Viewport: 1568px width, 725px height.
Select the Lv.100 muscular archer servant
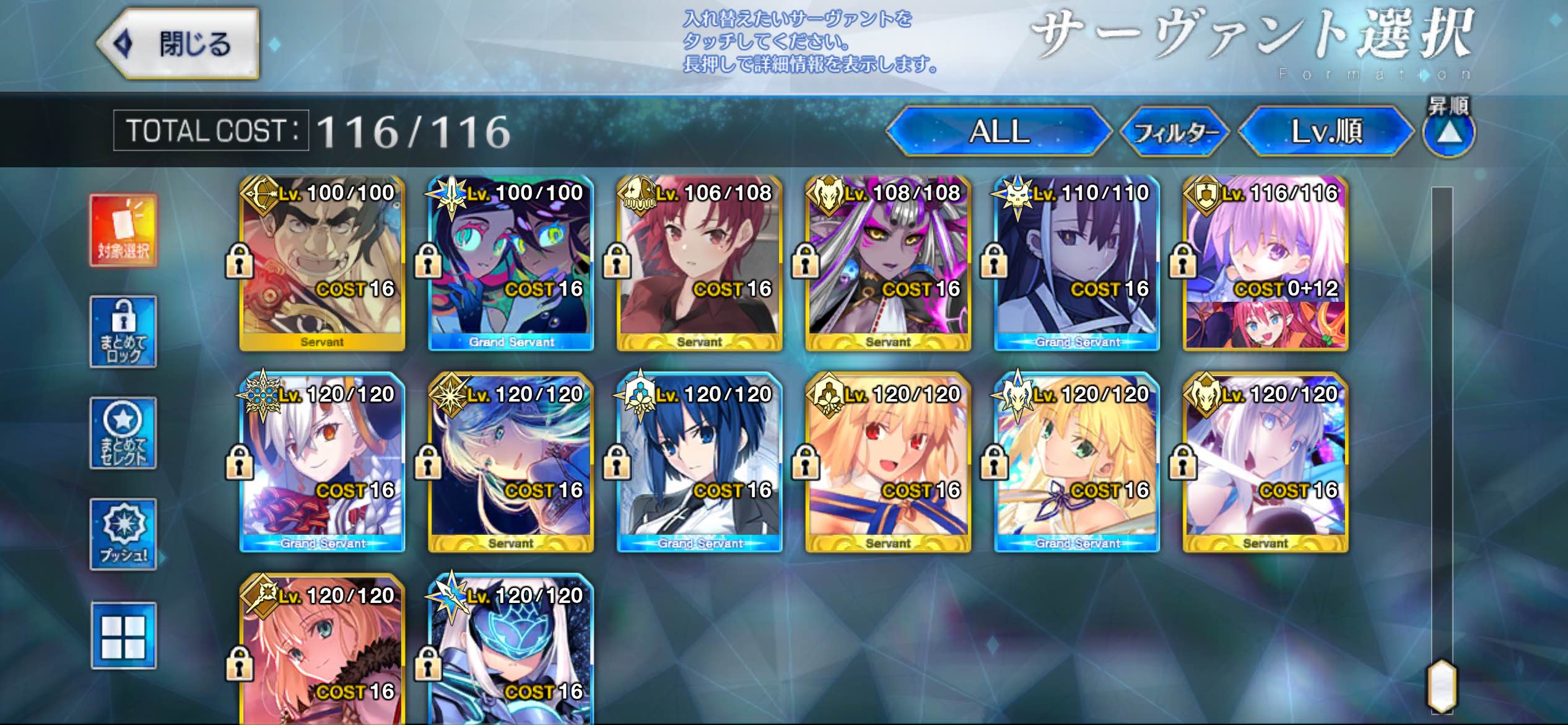pos(322,263)
